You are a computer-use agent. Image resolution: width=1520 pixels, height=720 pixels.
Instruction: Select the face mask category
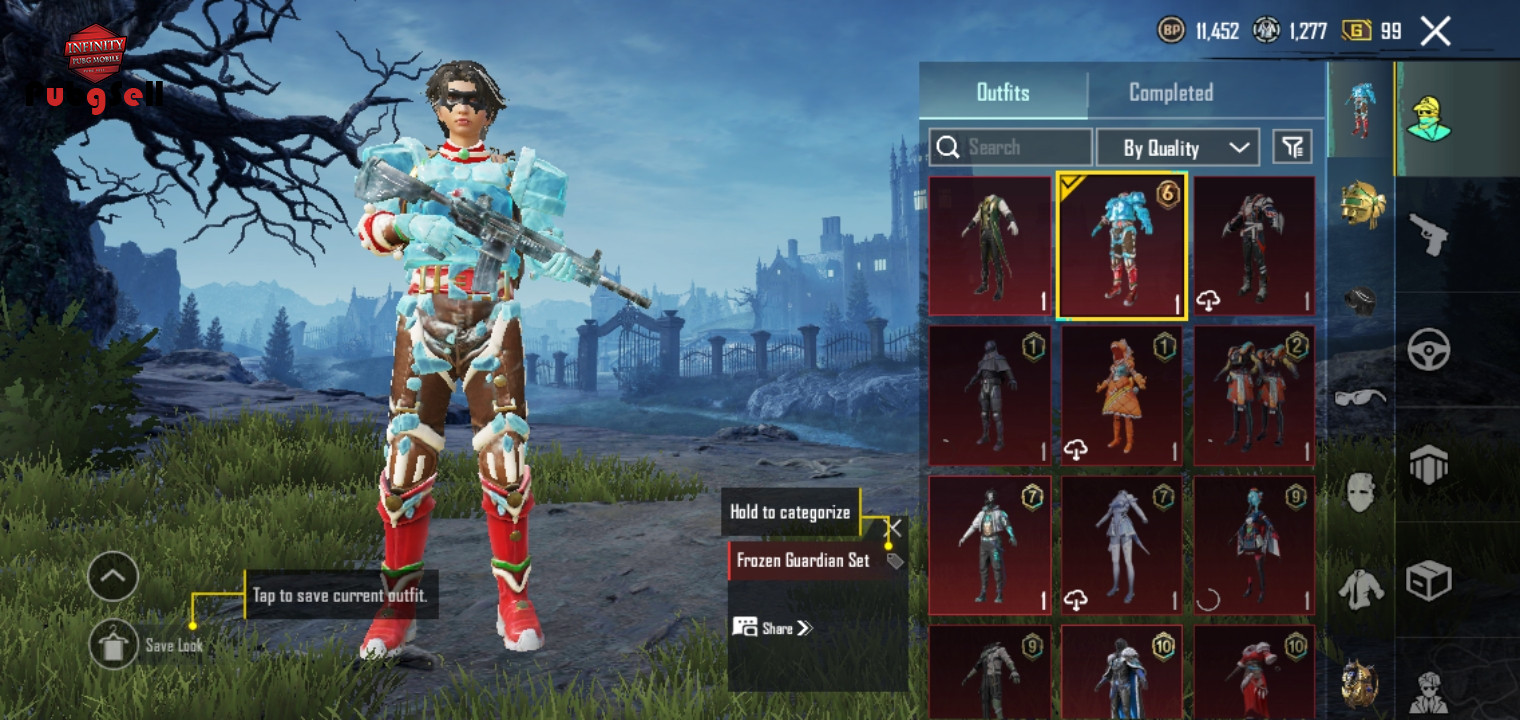coord(1361,490)
